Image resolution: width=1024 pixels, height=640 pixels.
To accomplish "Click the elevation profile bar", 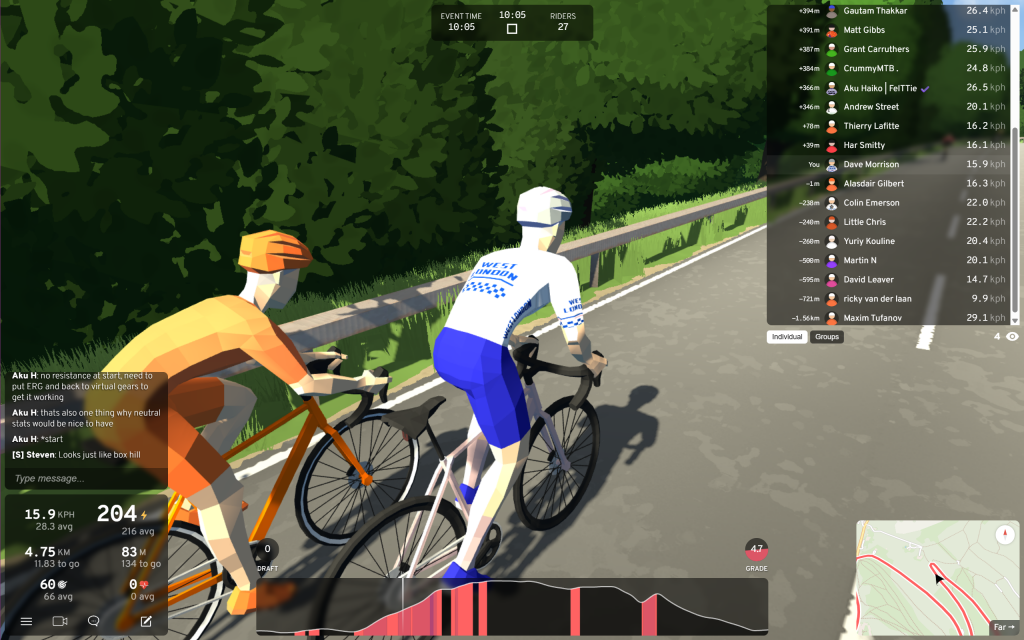I will (512, 606).
